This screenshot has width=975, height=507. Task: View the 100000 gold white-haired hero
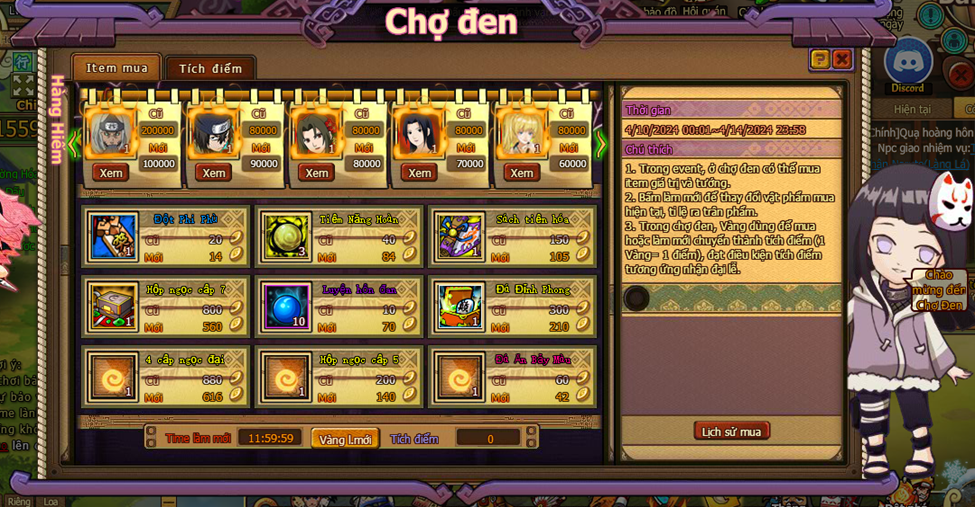(x=111, y=173)
